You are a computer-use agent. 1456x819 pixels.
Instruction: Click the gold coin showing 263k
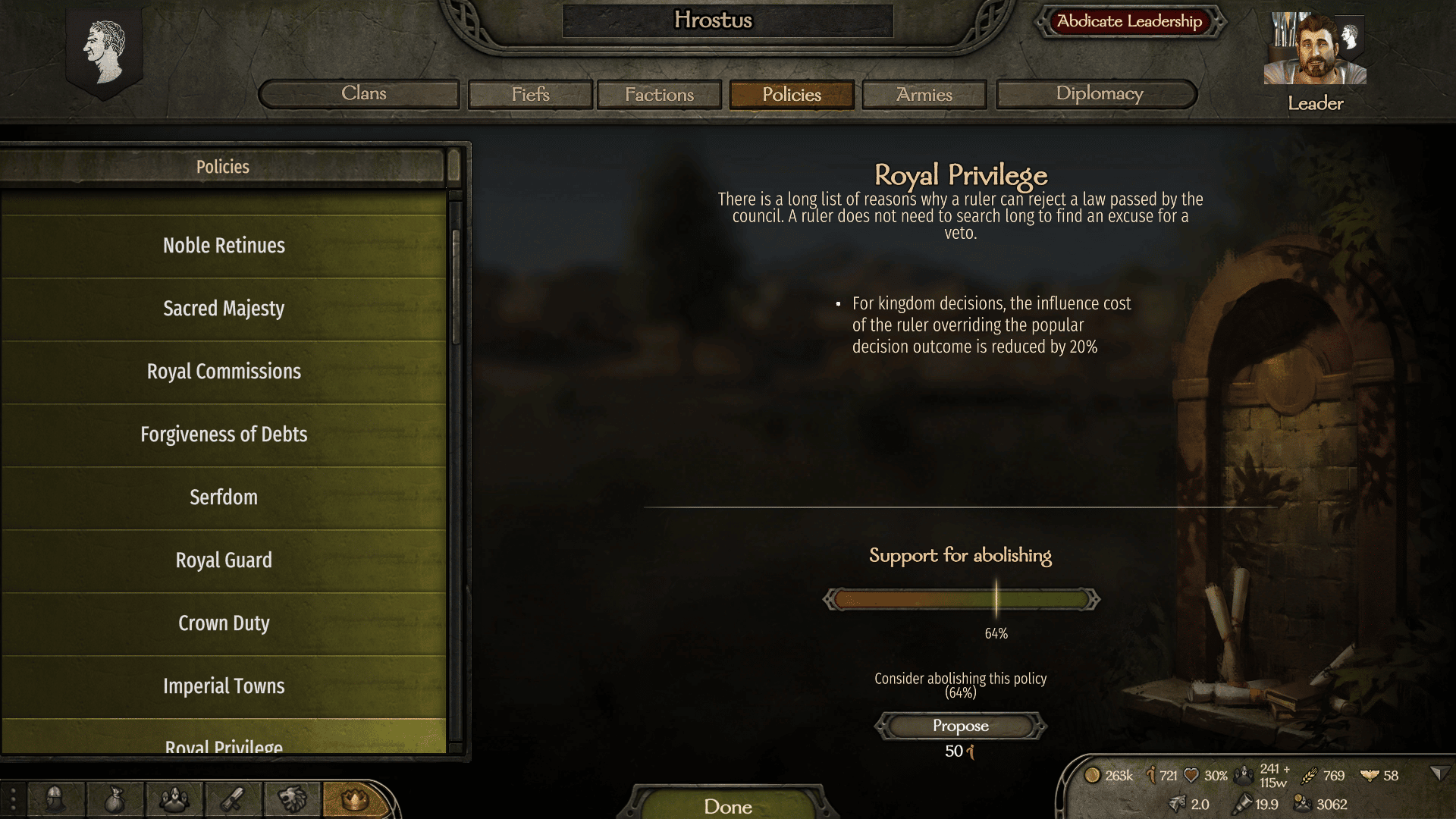pos(1094,775)
